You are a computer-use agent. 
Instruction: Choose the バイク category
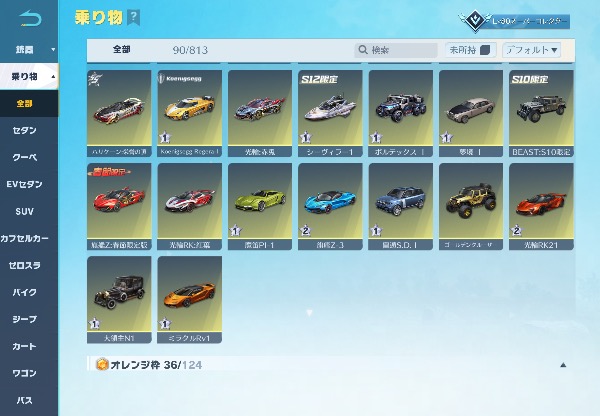pyautogui.click(x=27, y=293)
